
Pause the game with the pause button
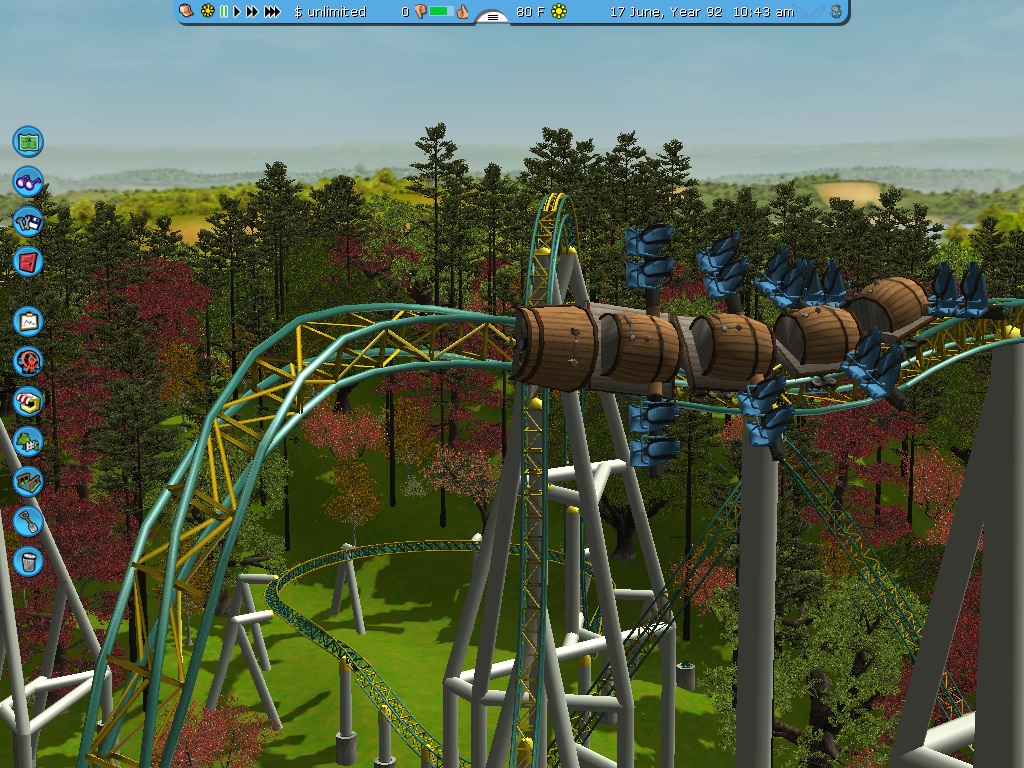[x=224, y=12]
